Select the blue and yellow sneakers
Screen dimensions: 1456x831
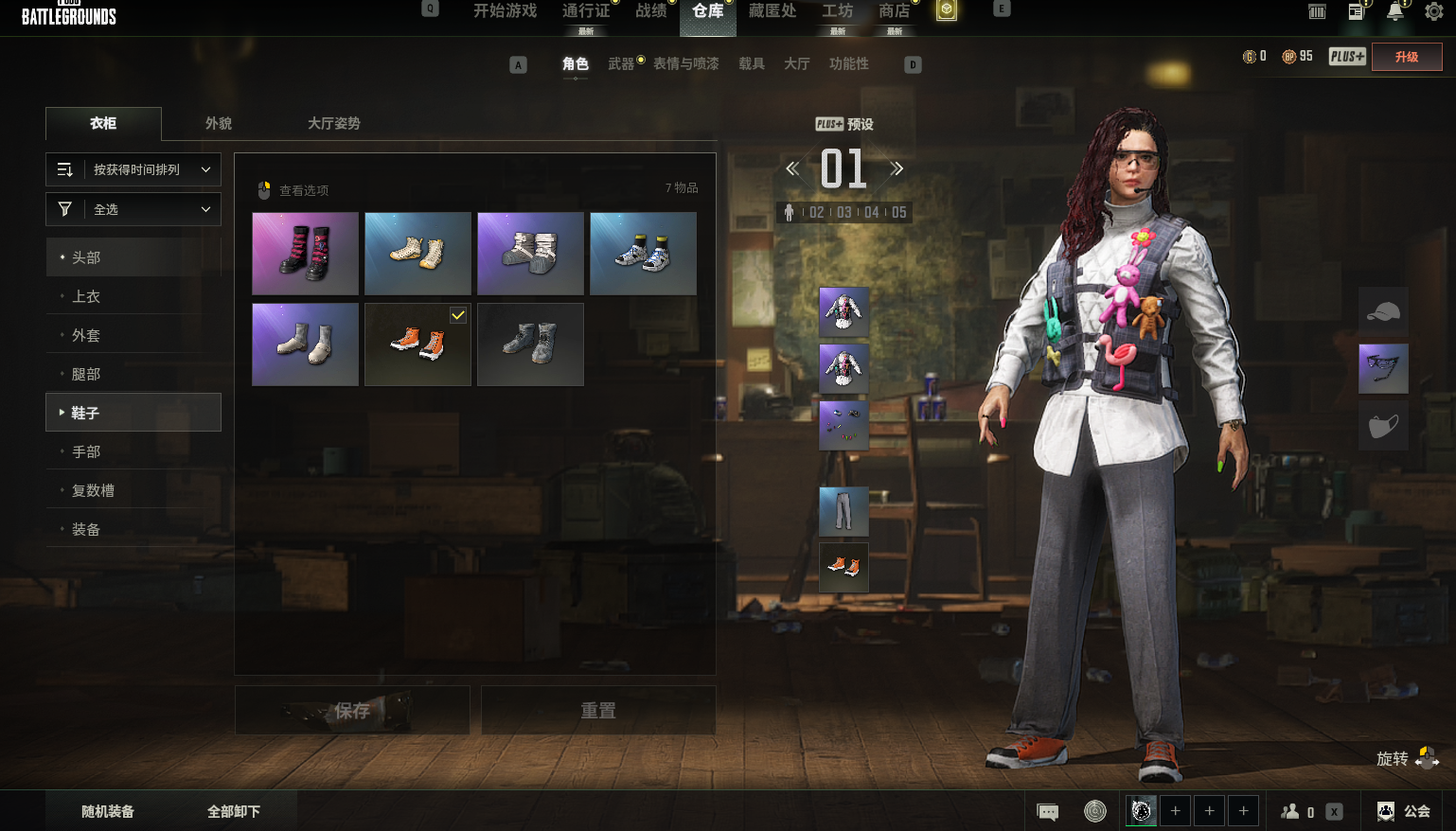tap(643, 254)
